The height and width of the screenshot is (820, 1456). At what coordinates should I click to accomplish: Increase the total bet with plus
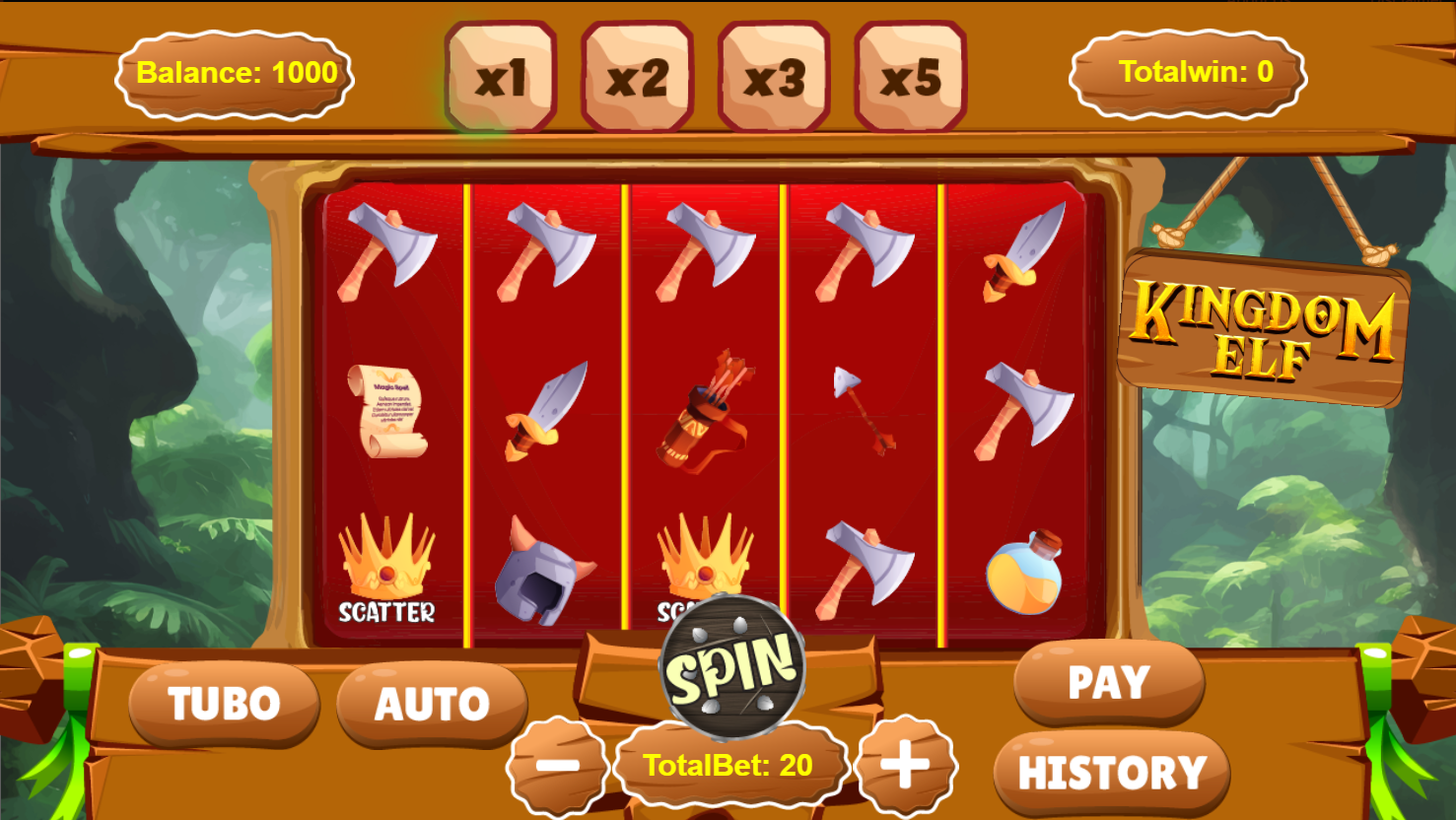pos(905,766)
